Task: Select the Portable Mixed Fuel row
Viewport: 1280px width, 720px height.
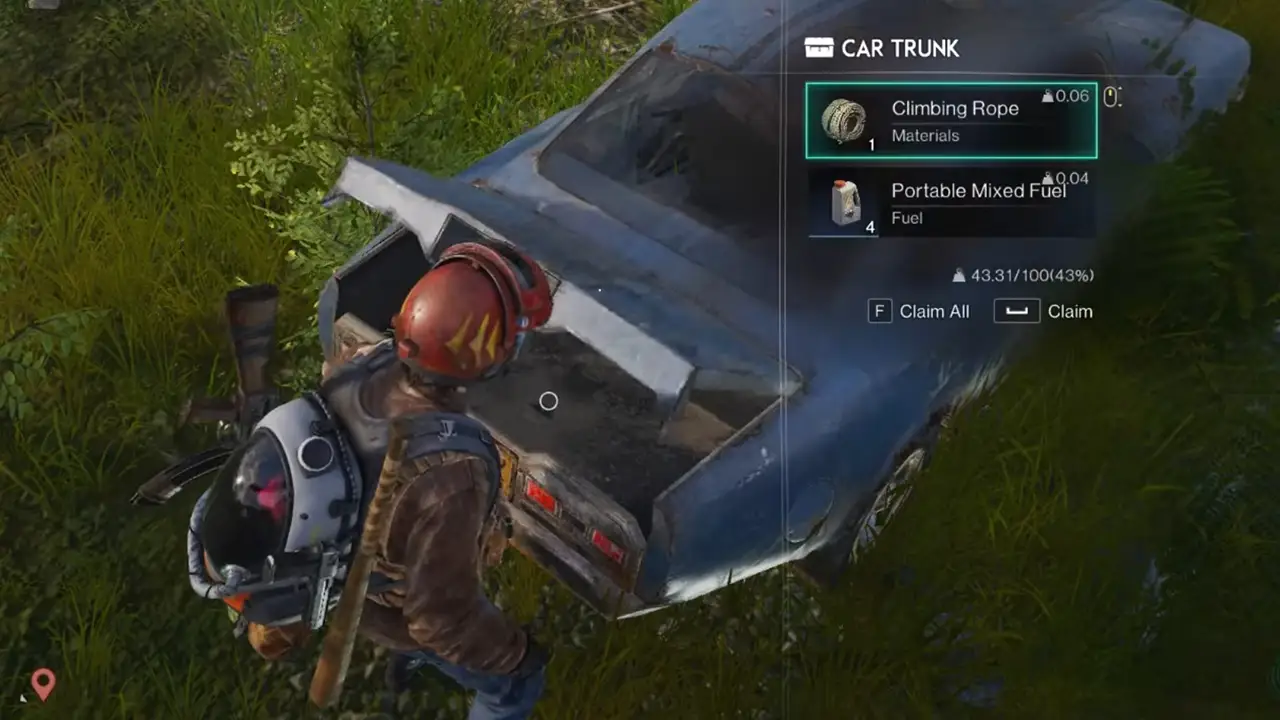Action: [x=951, y=203]
